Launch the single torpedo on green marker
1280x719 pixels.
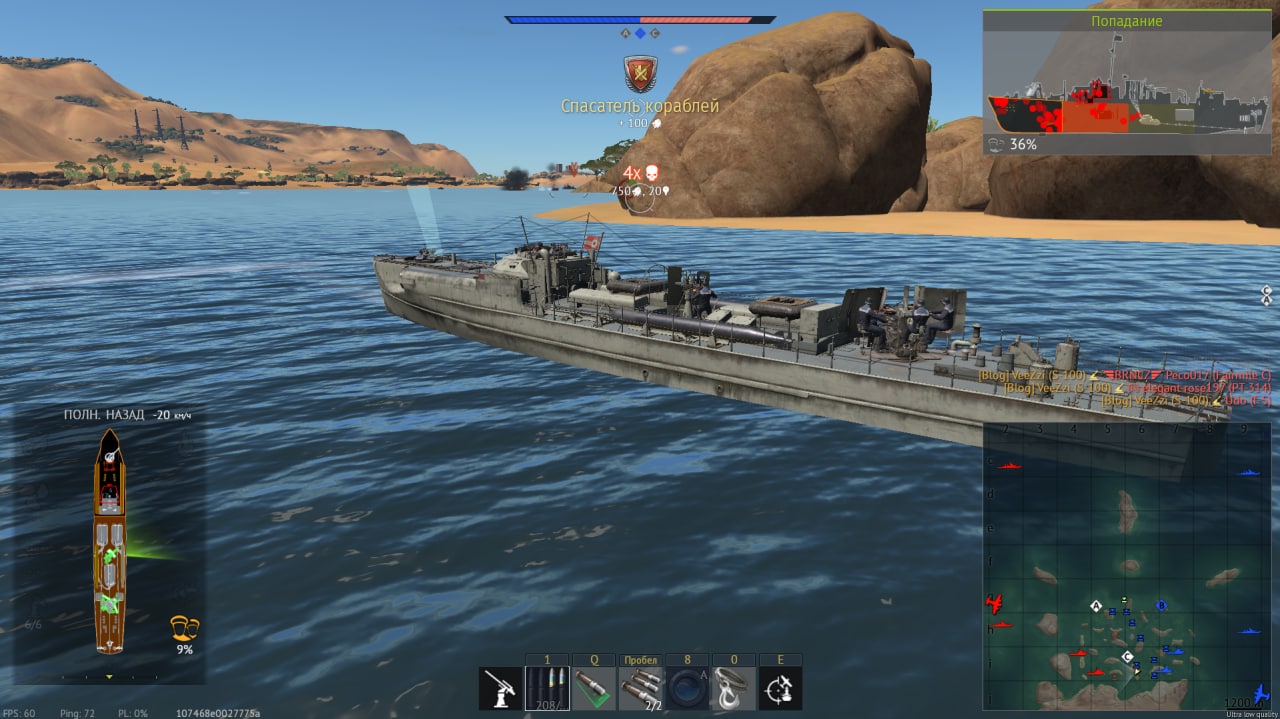click(594, 688)
